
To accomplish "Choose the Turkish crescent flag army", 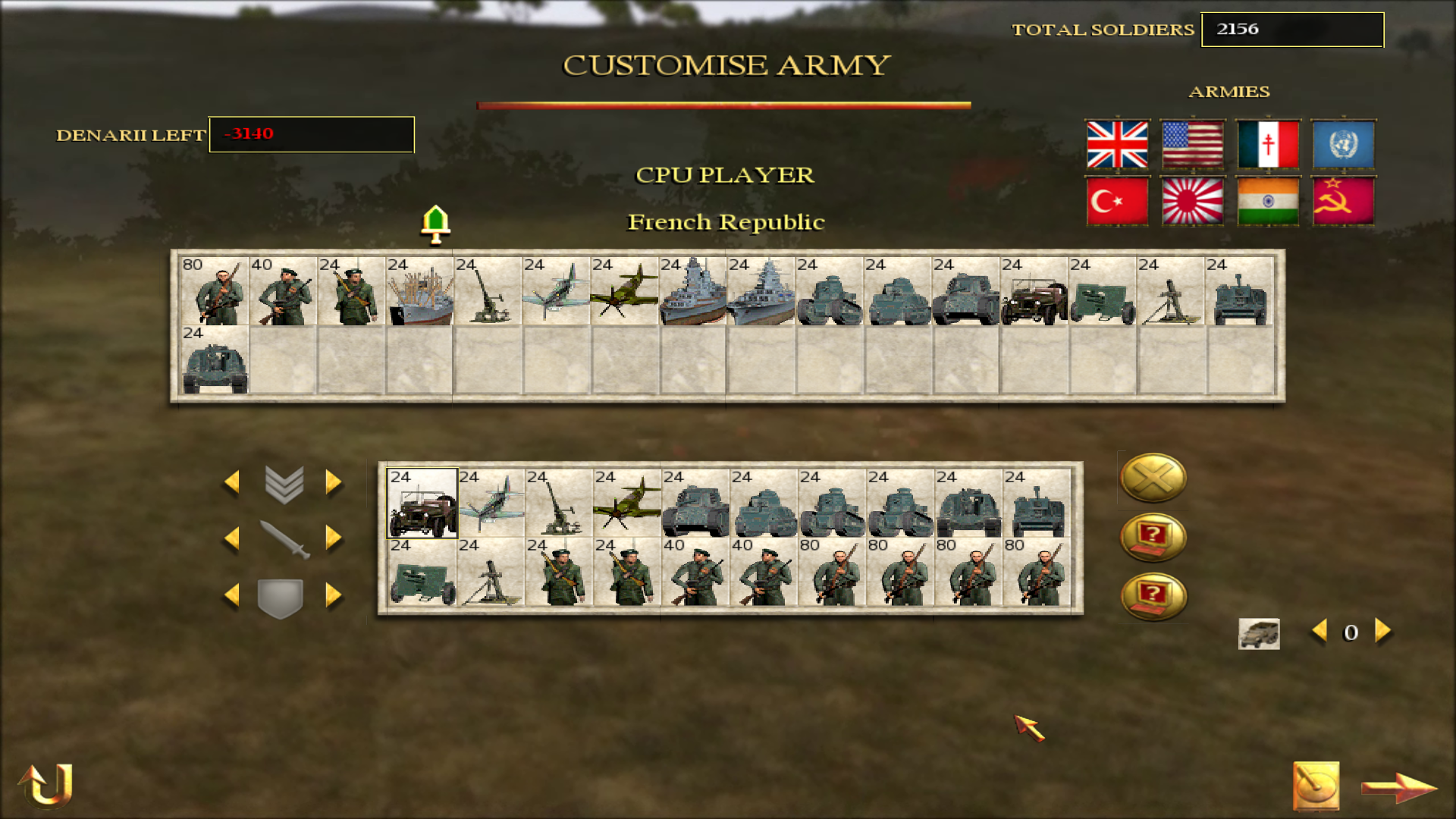I will click(x=1117, y=202).
